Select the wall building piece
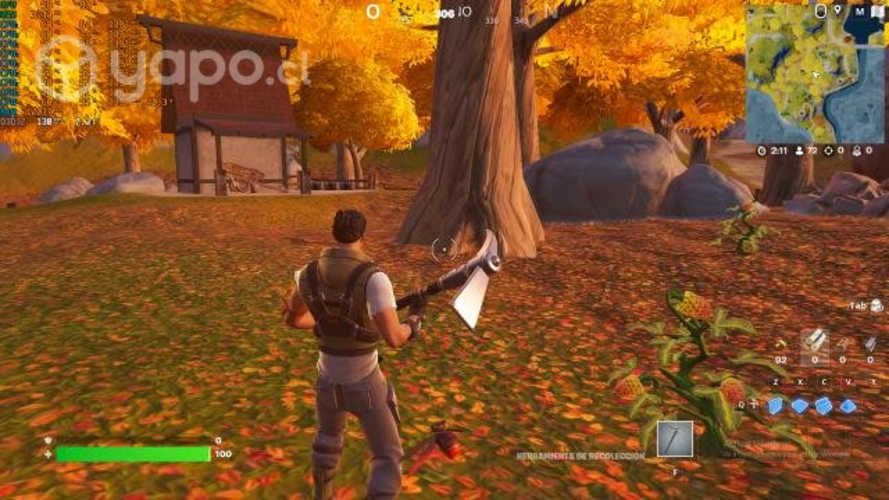The width and height of the screenshot is (889, 500). tap(776, 405)
